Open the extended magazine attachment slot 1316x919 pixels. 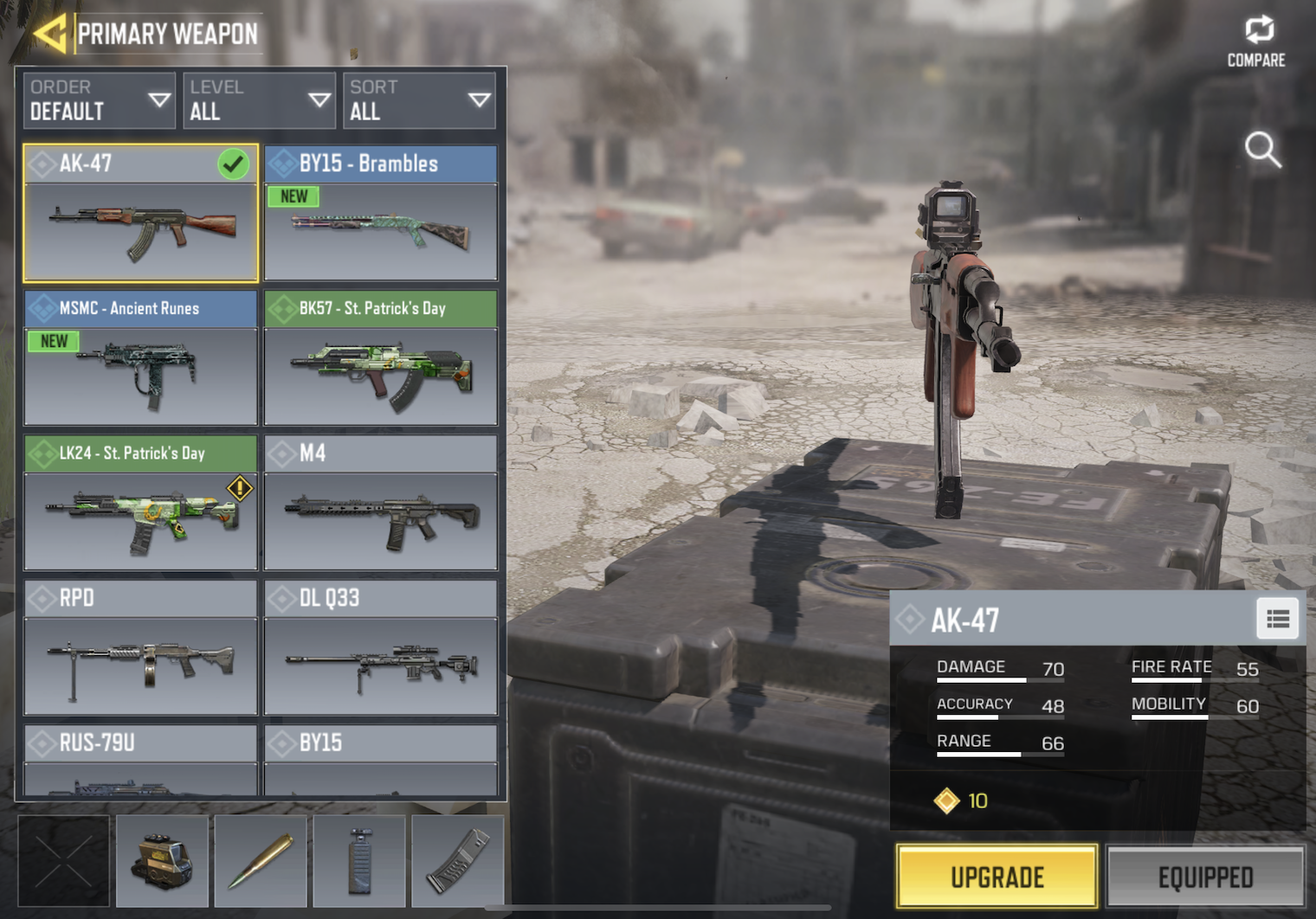pos(458,861)
